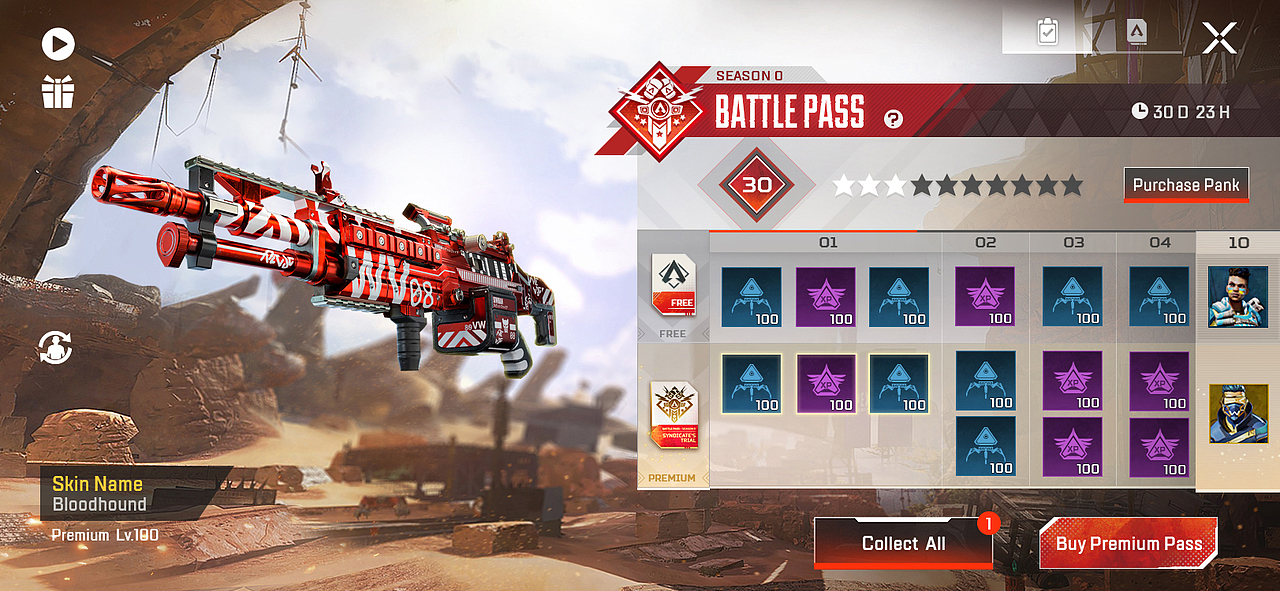Choose the level 02 free purple XP reward

pyautogui.click(x=985, y=296)
